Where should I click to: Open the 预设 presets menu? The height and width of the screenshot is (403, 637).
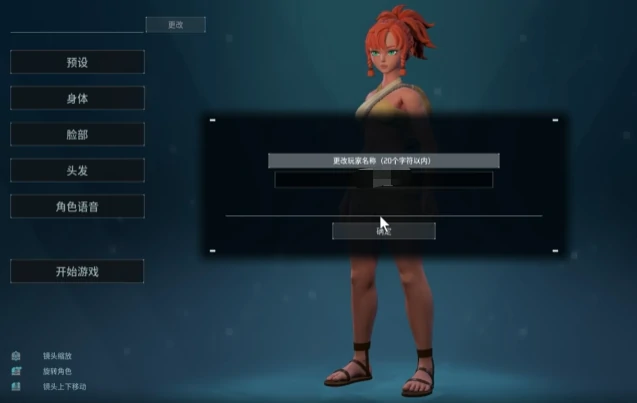(77, 62)
